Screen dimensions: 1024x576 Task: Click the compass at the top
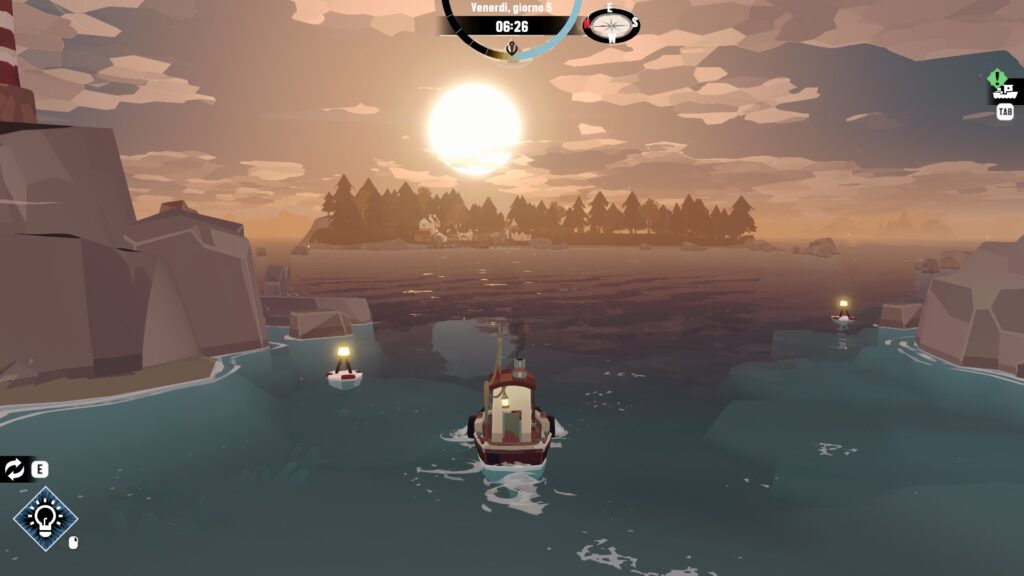(611, 25)
